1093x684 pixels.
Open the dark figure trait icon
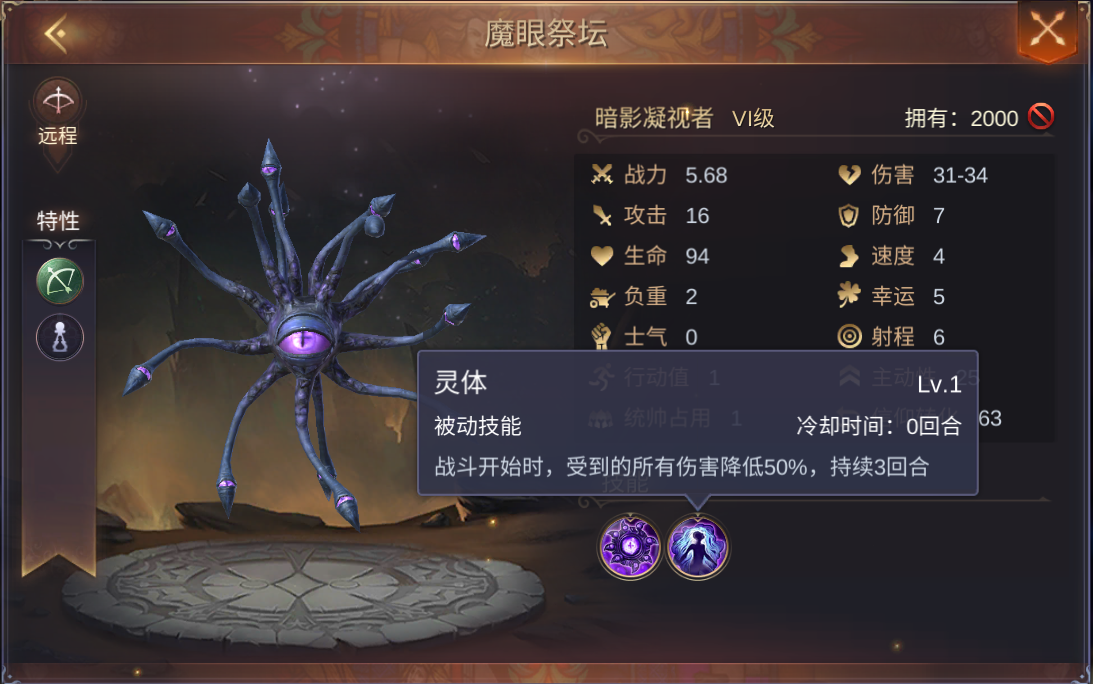point(60,337)
